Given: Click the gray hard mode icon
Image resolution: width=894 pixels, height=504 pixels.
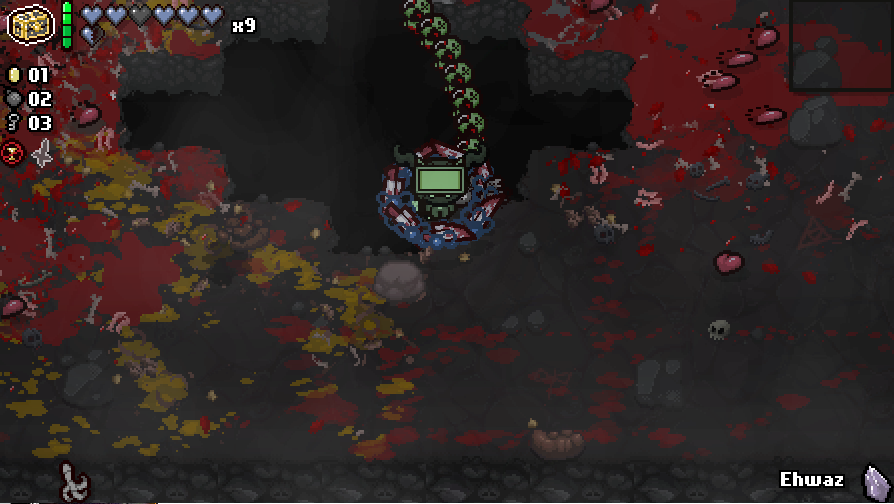Looking at the screenshot, I should [x=42, y=153].
